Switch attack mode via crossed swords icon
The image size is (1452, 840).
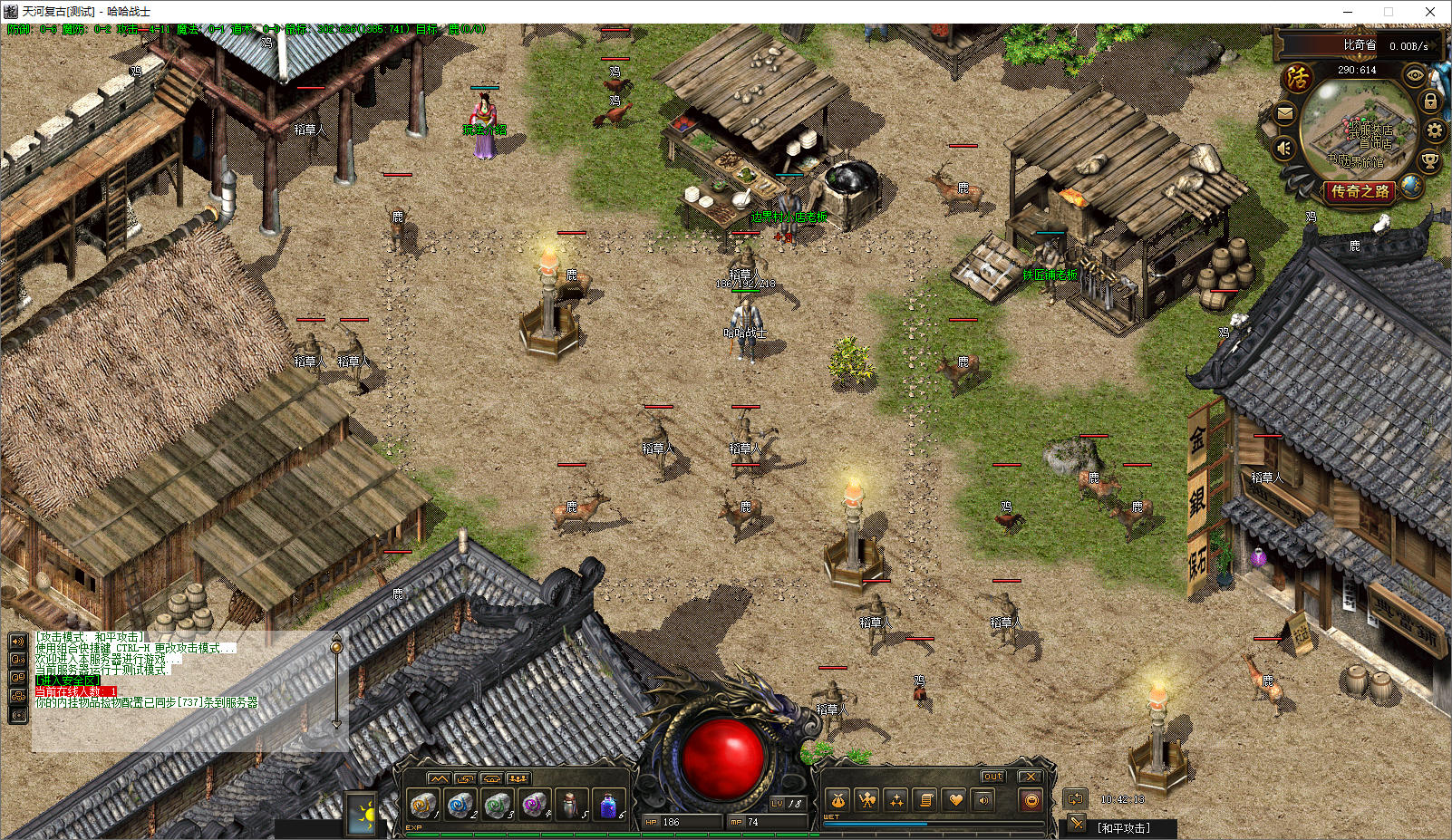[x=1076, y=823]
